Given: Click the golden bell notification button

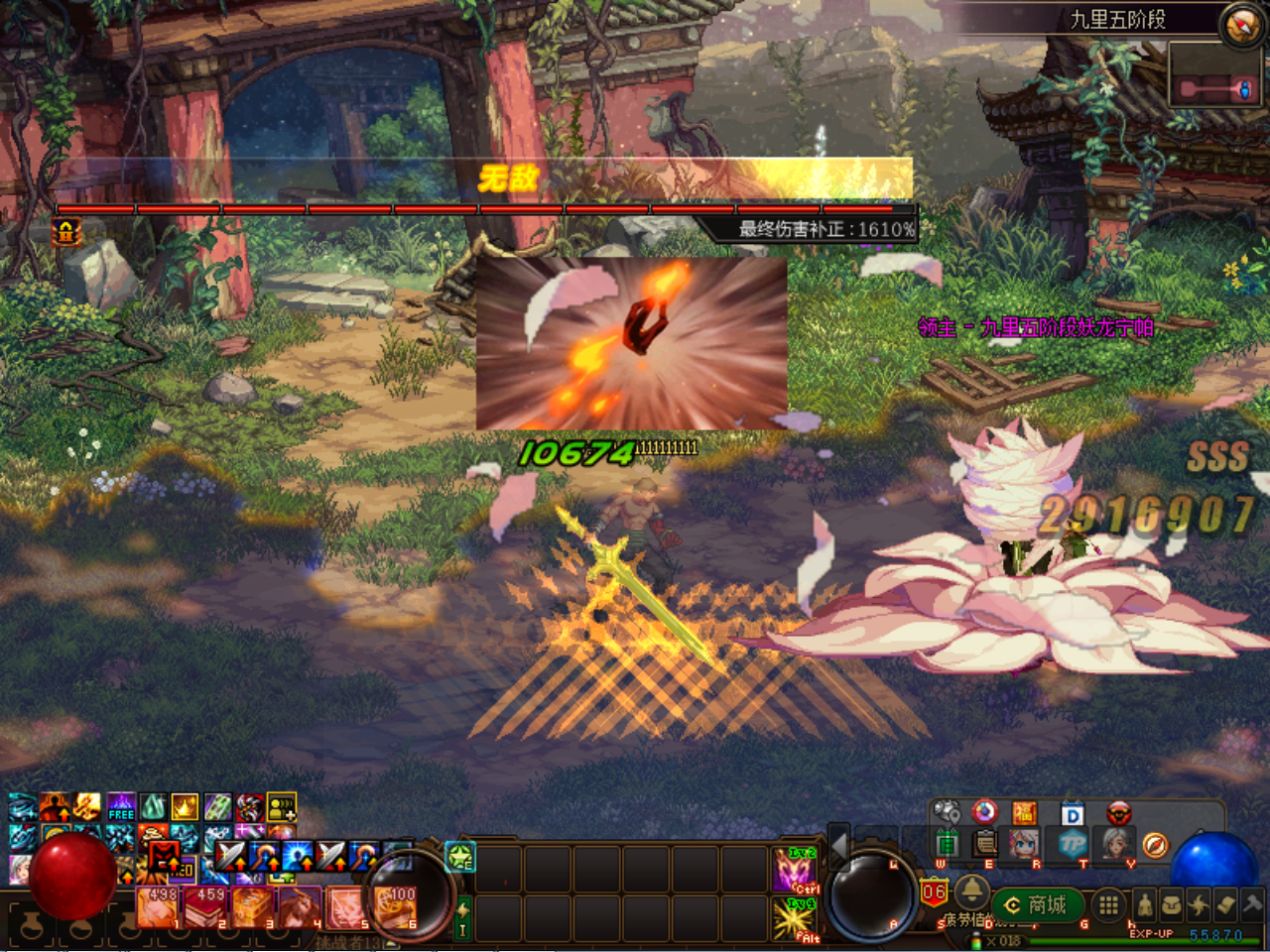Looking at the screenshot, I should pos(971,888).
